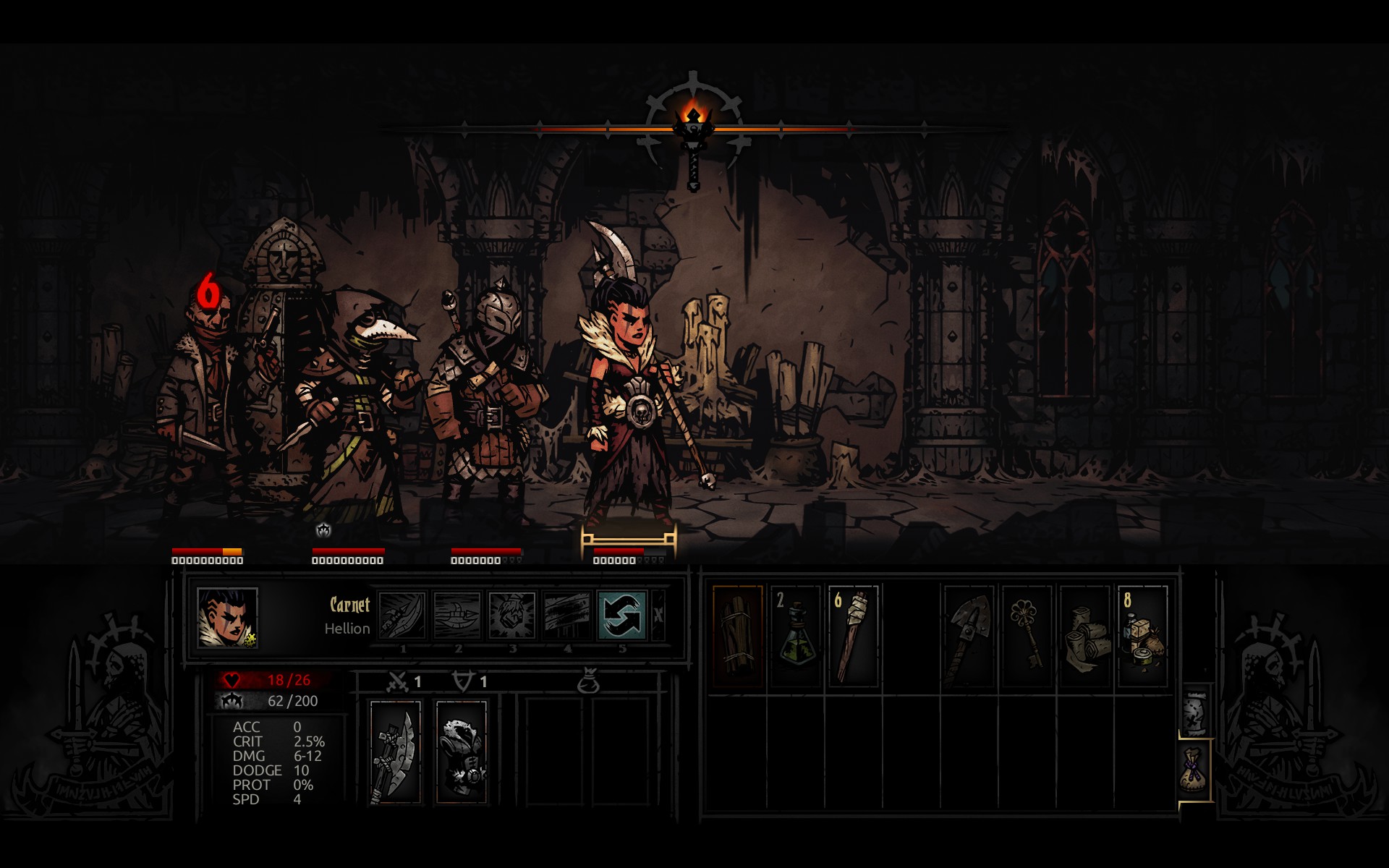Open Carnet's hero portrait
This screenshot has width=1389, height=868.
(227, 617)
